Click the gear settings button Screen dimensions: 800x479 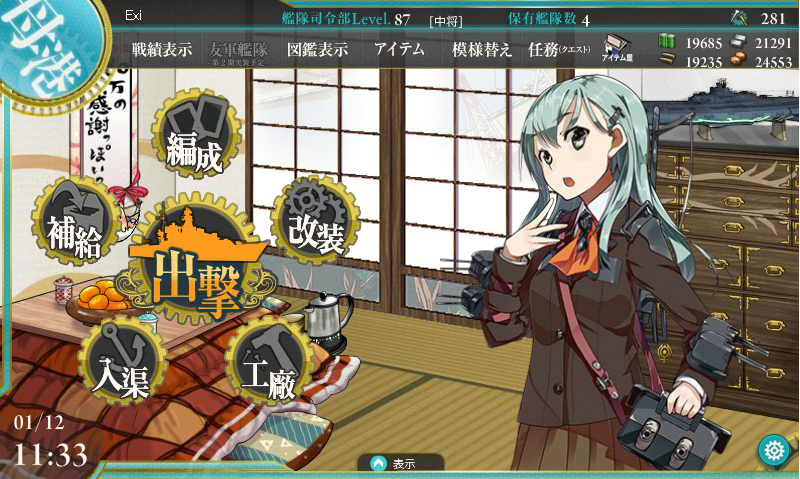point(772,449)
